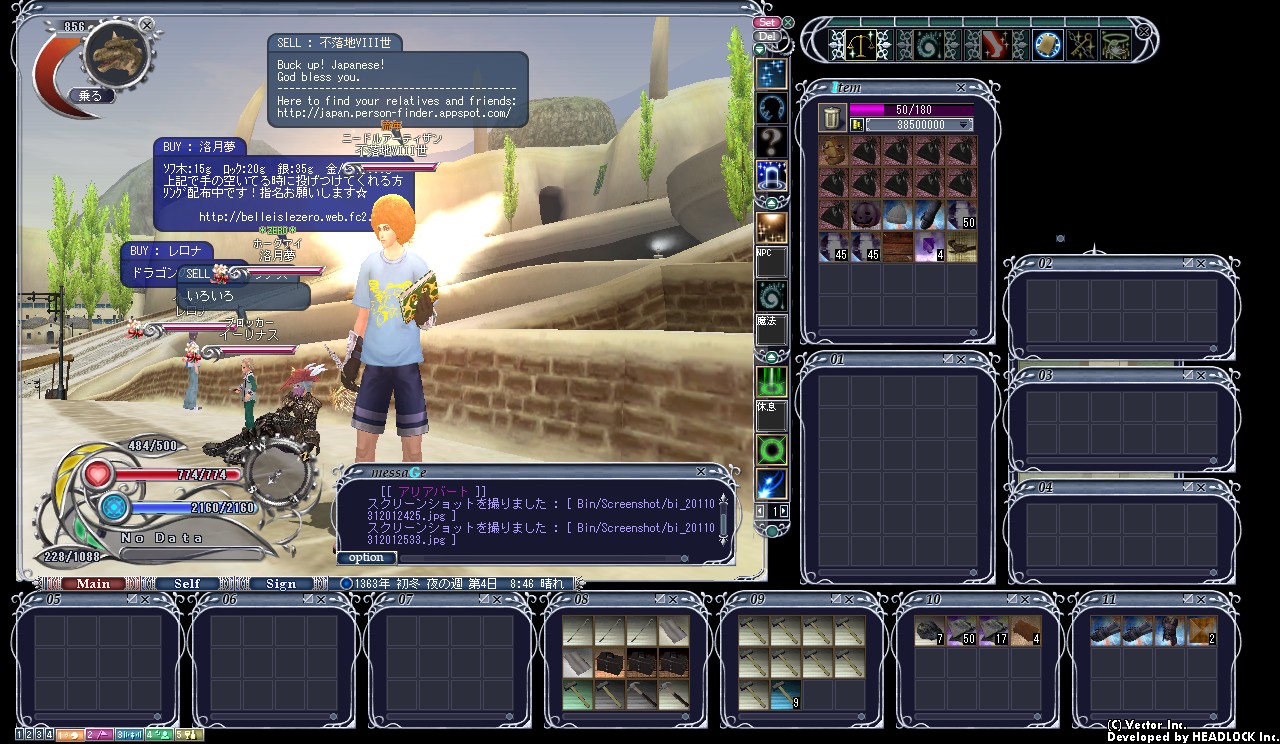The image size is (1280, 744).
Task: Go to next shortcut bar page
Action: point(783,511)
